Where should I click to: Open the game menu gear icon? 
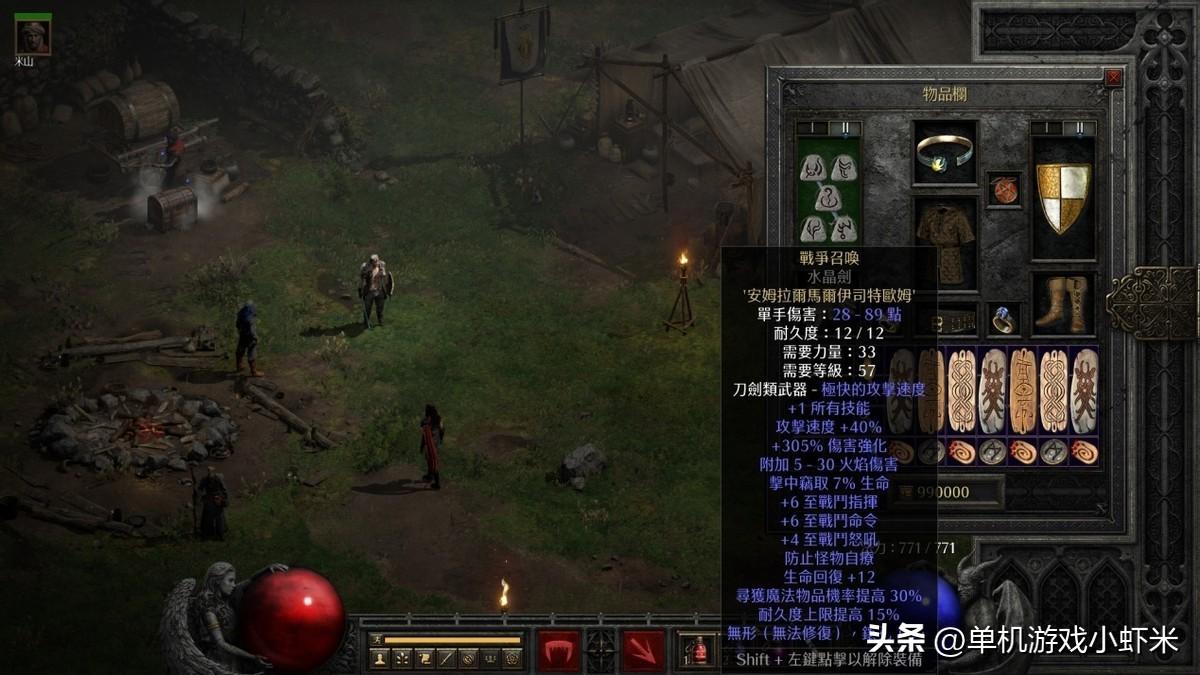(x=512, y=658)
